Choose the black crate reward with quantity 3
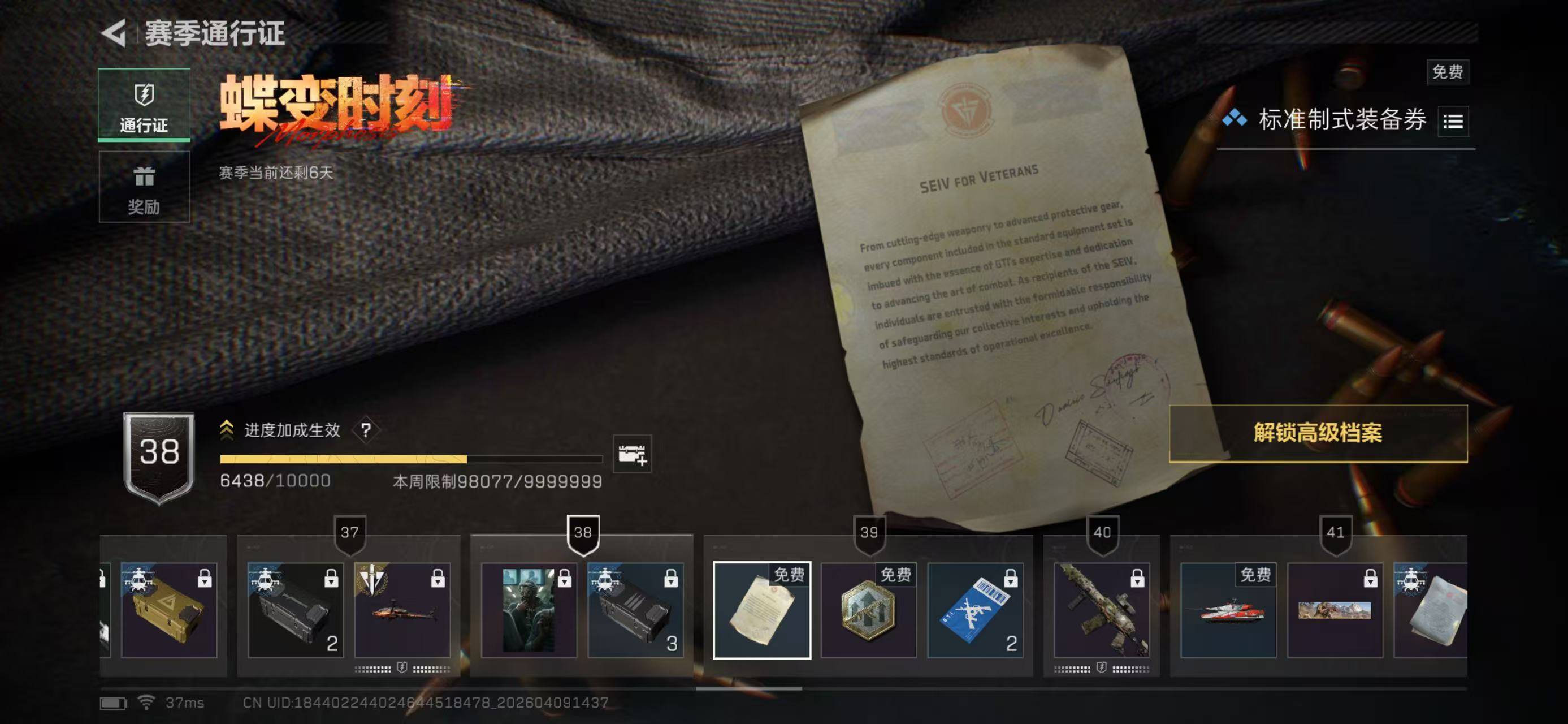 (x=635, y=610)
